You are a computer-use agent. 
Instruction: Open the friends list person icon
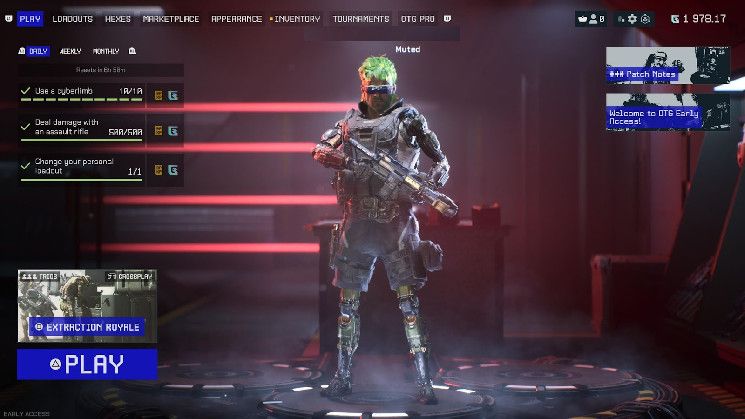click(x=592, y=19)
